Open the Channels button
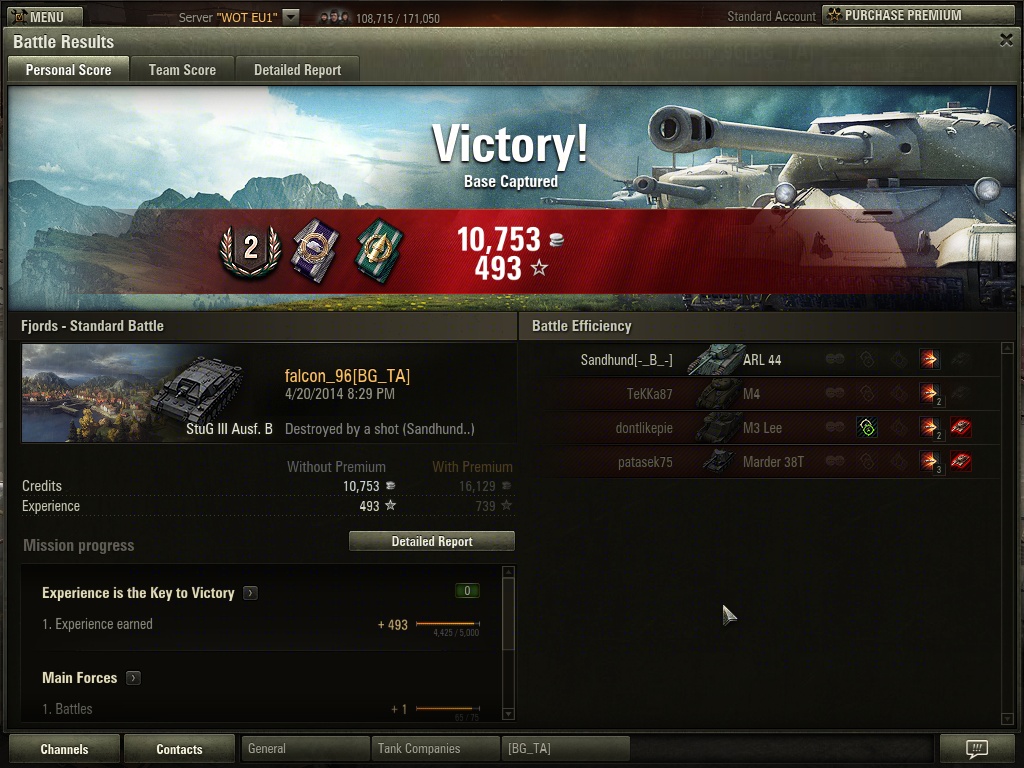Screen dimensions: 1024x768 pos(64,749)
